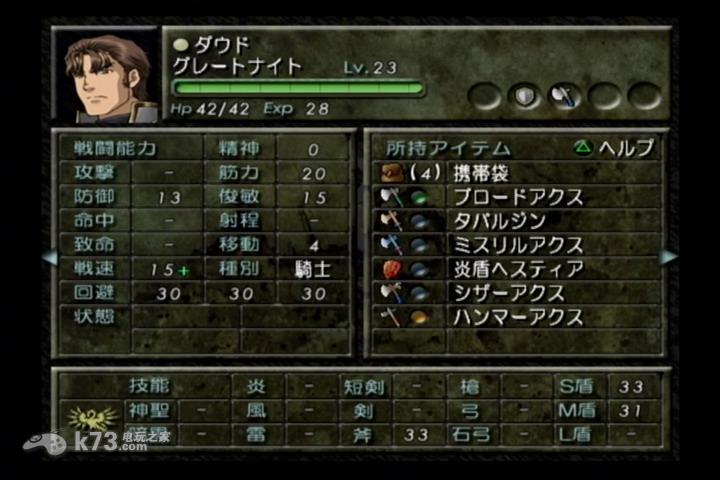Viewport: 720px width, 480px height.
Task: Go to the previous page with the left arrow
Action: (49, 257)
